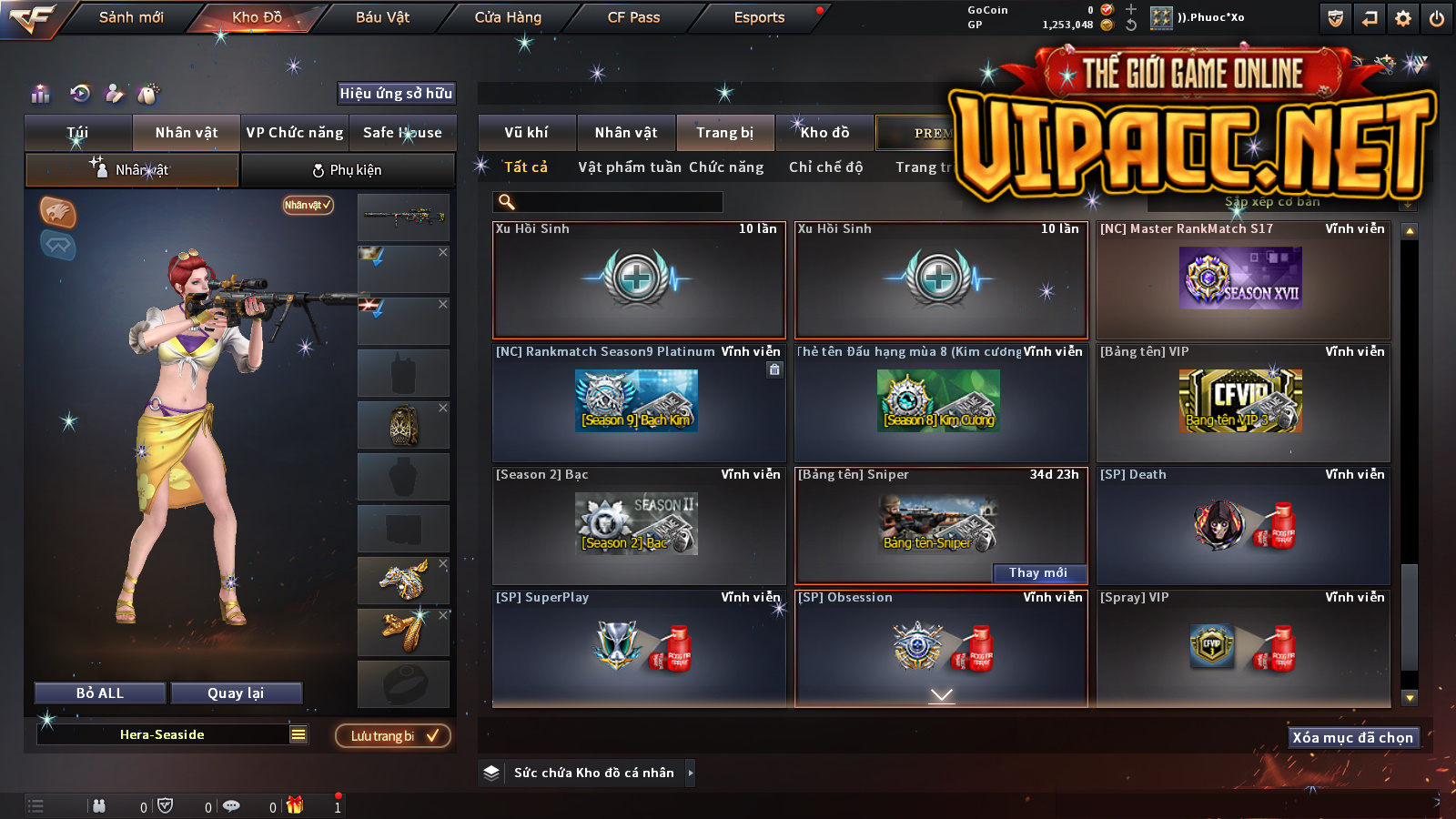Select the Vũ khí inventory tab
The image size is (1456, 819).
click(526, 133)
